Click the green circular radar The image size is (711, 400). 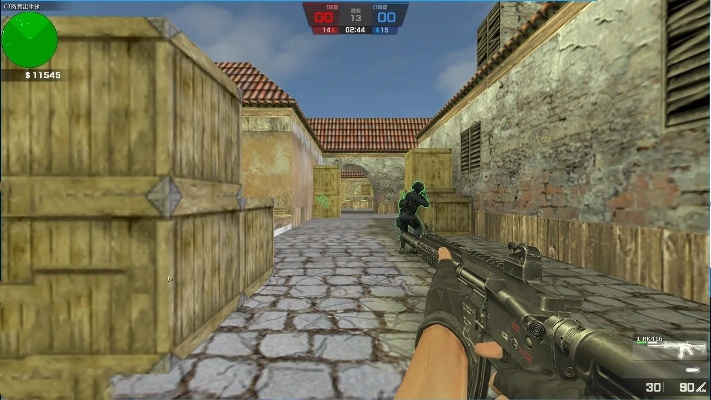[29, 40]
